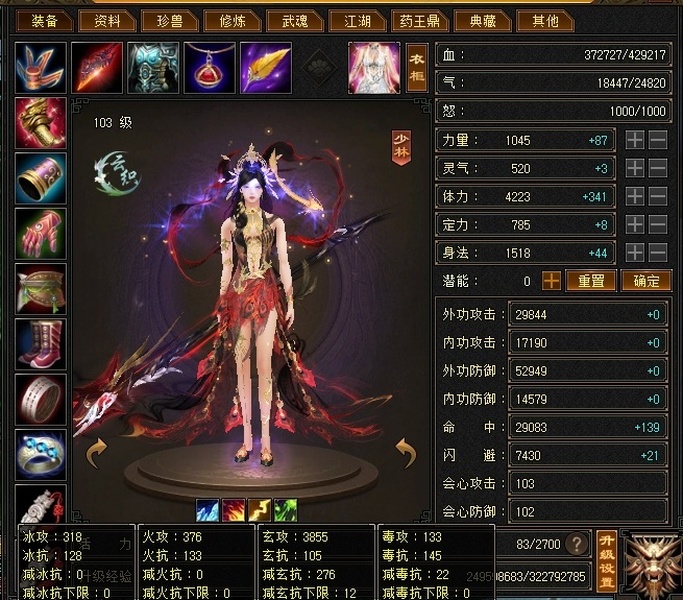The height and width of the screenshot is (600, 683).
Task: Open the 珍兽 tab
Action: coord(171,20)
